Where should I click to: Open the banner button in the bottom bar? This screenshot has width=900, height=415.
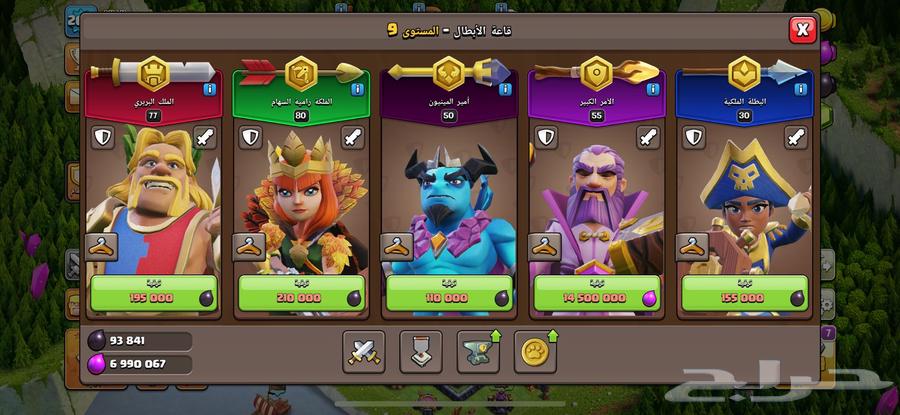pos(420,350)
